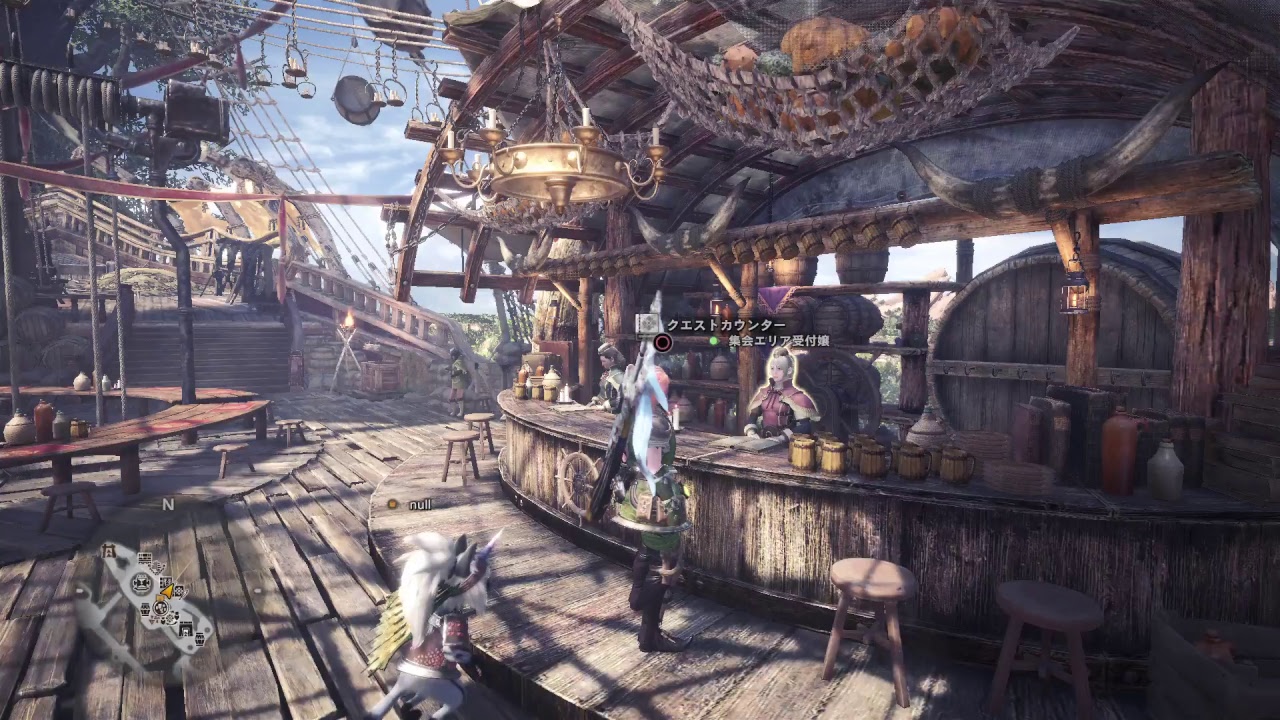Click the quest board icon beside クエストカウンター
Image resolution: width=1280 pixels, height=720 pixels.
click(x=649, y=323)
